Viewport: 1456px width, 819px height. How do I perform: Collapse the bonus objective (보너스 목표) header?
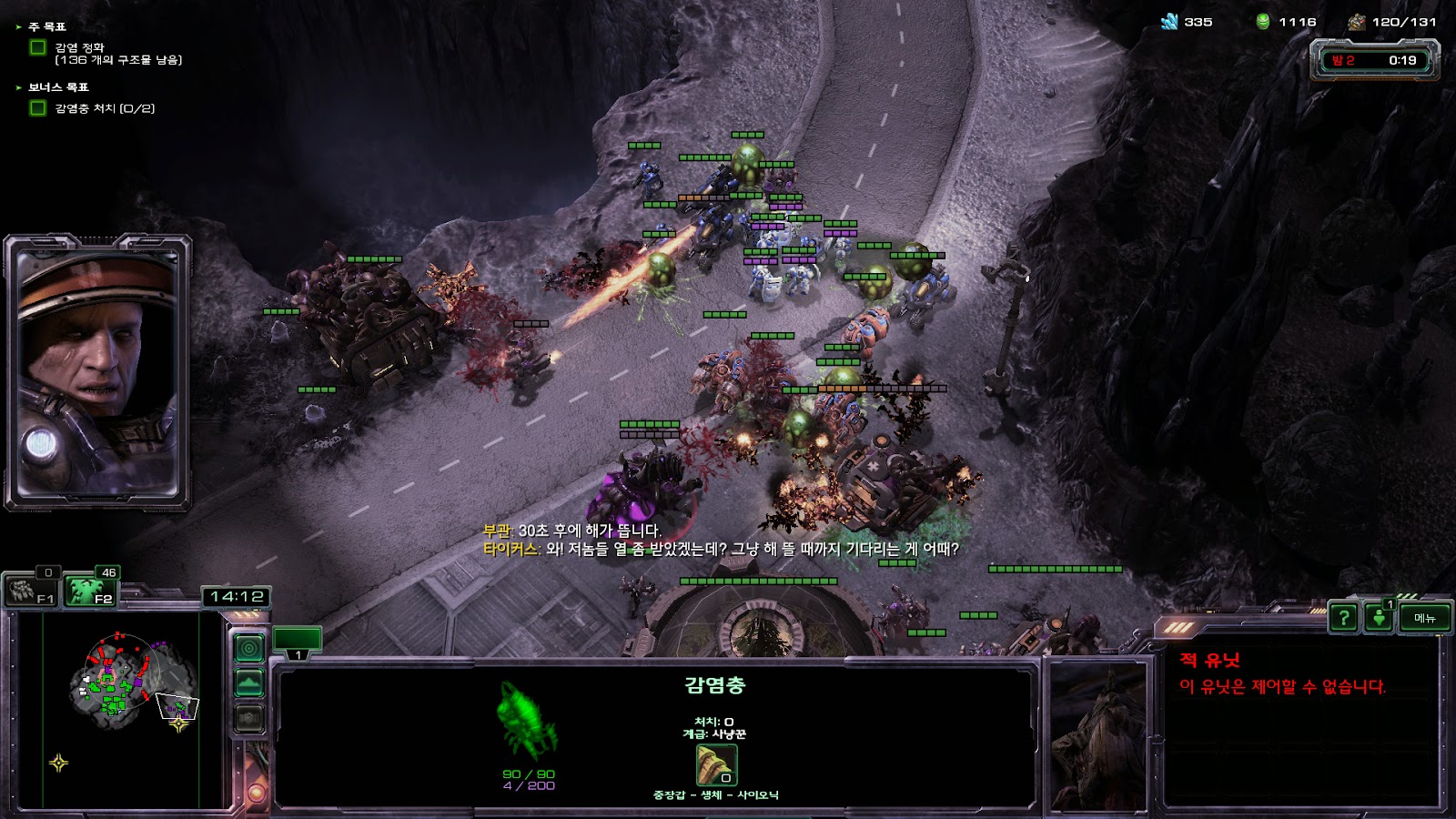56,87
